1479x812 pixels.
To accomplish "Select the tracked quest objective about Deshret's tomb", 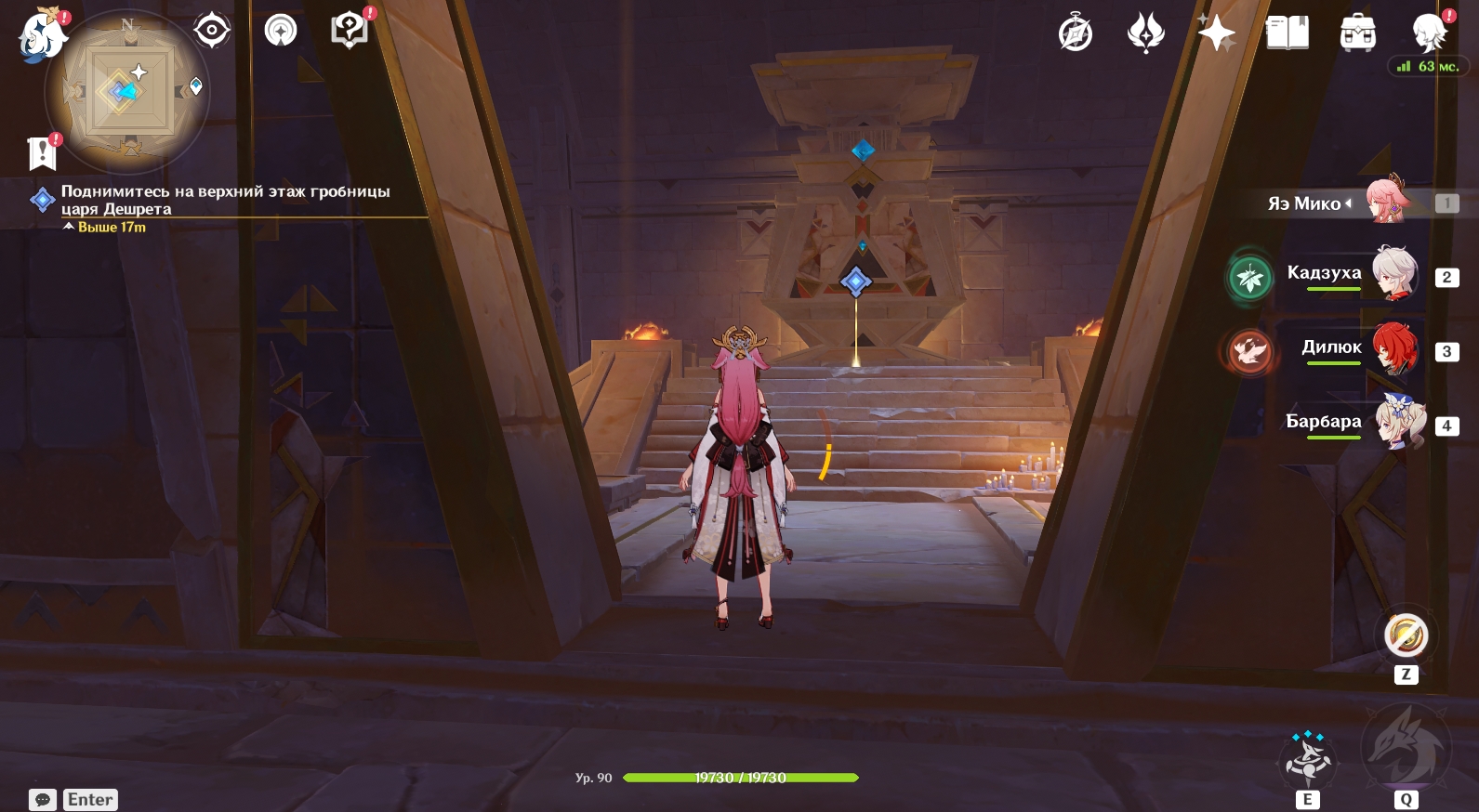I will click(225, 200).
